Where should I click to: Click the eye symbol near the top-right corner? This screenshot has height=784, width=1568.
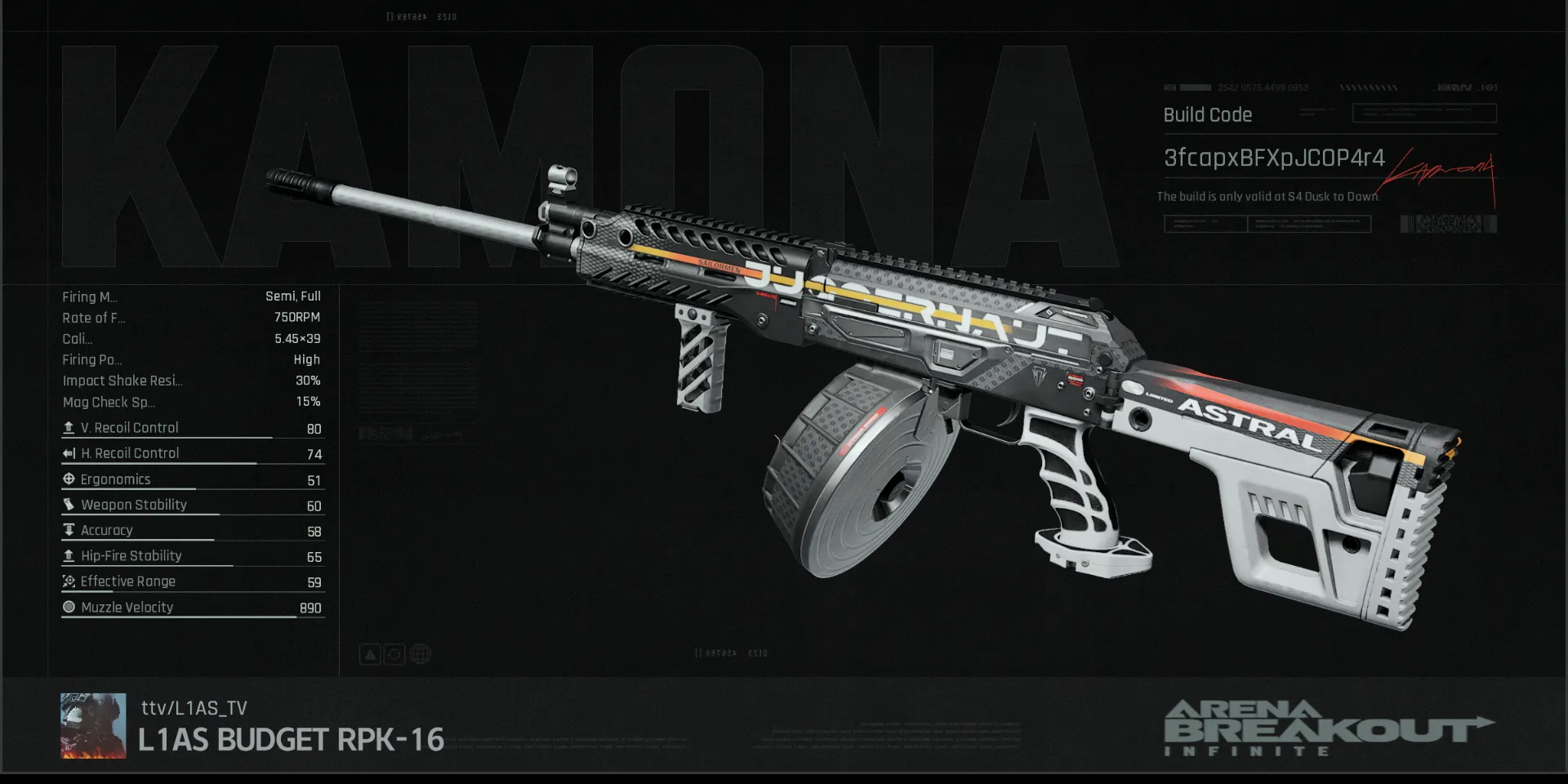1490,87
